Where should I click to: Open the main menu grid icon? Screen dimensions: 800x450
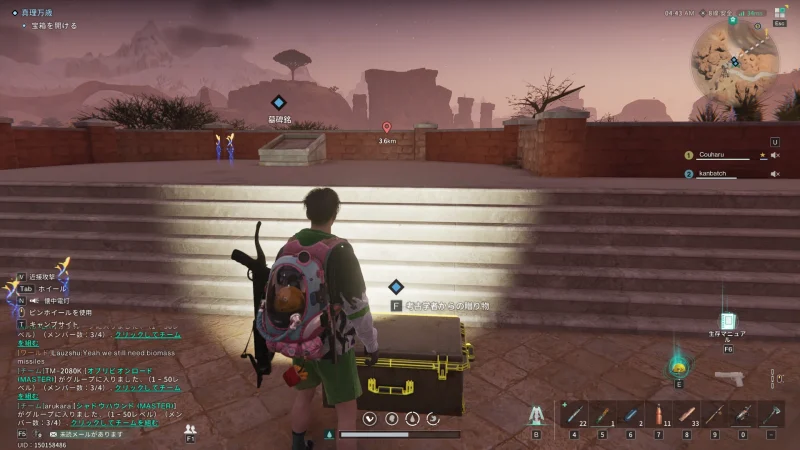click(776, 14)
